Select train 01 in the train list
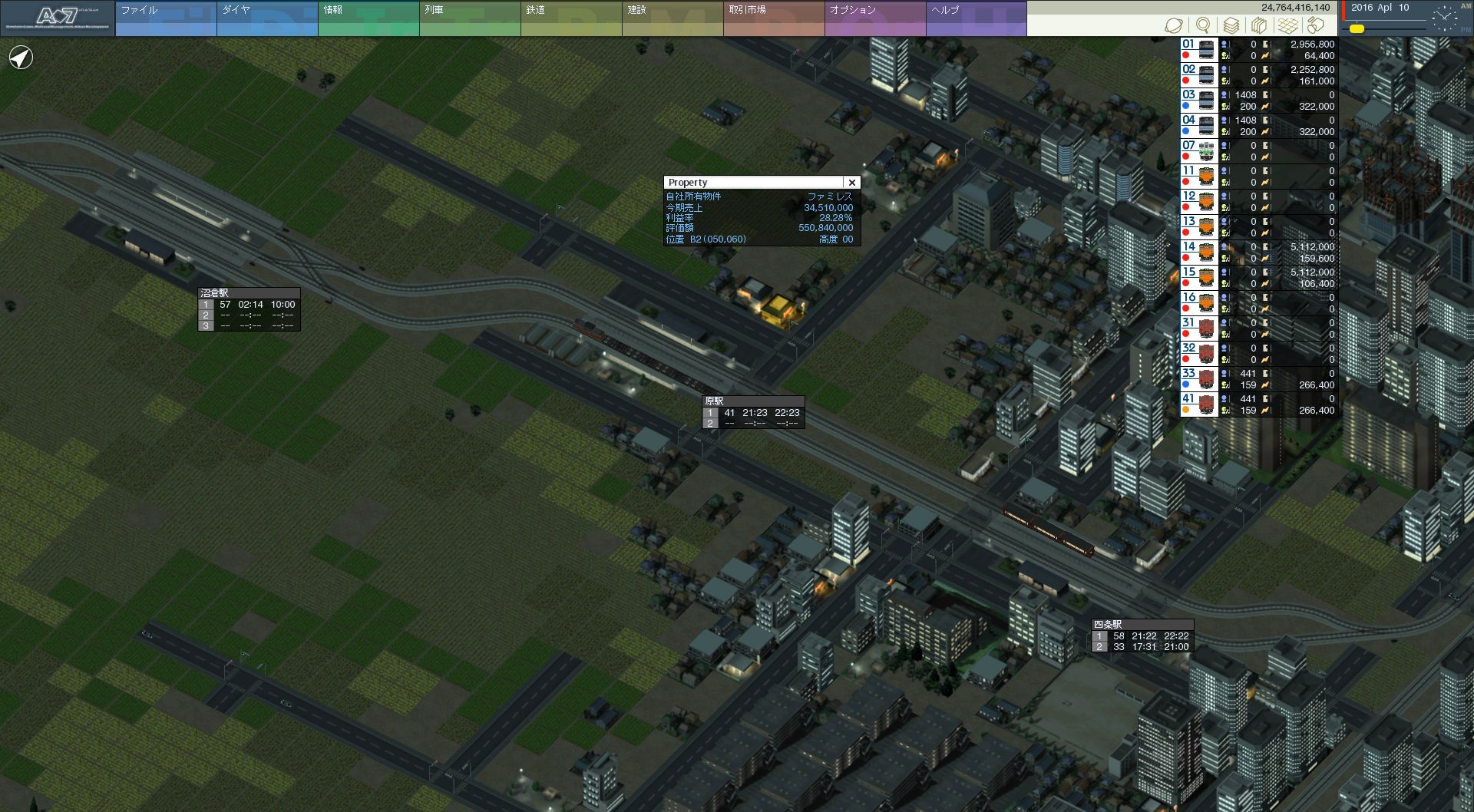 pyautogui.click(x=1198, y=50)
